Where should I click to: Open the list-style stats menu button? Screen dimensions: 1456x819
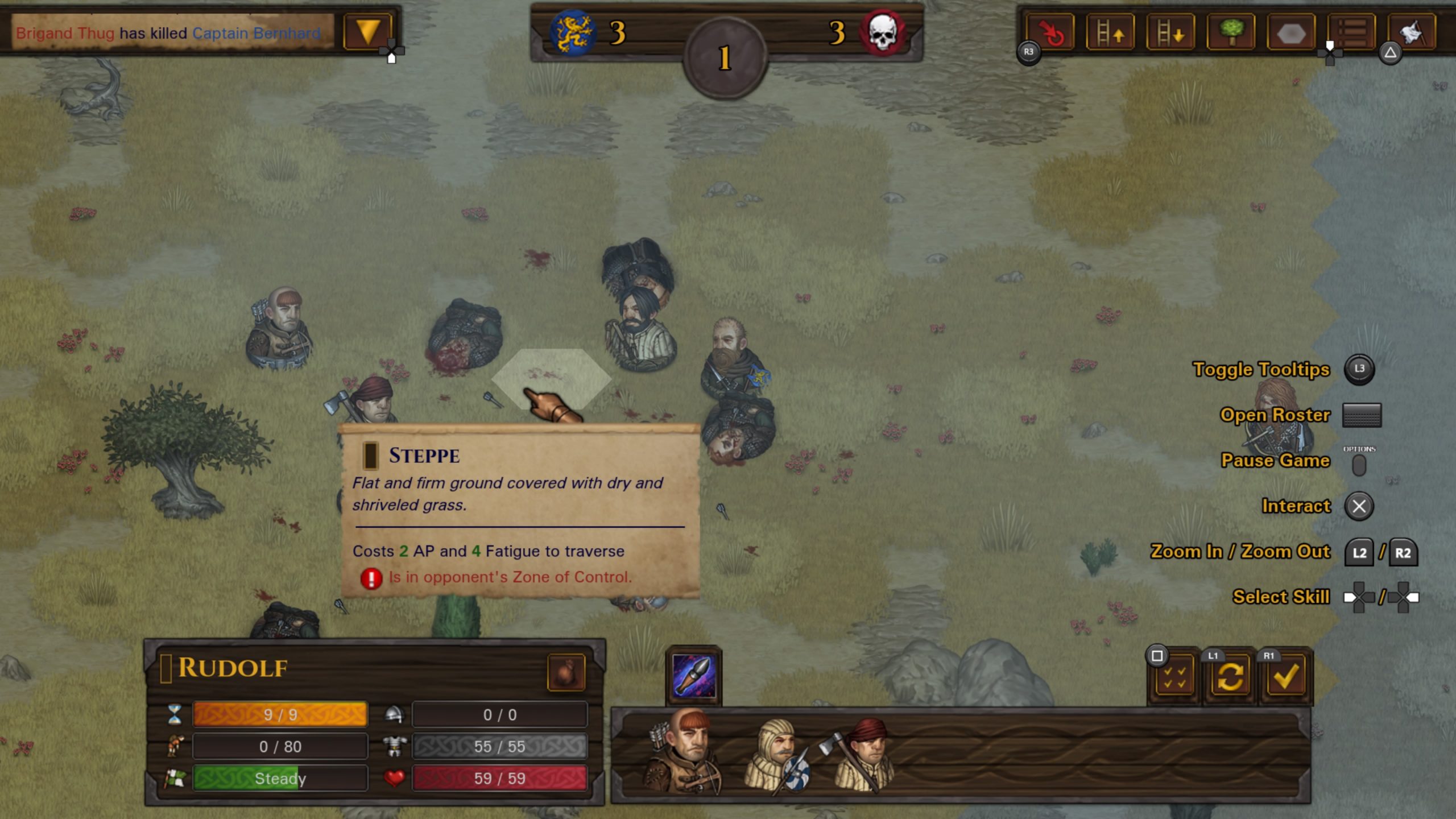tap(1351, 33)
